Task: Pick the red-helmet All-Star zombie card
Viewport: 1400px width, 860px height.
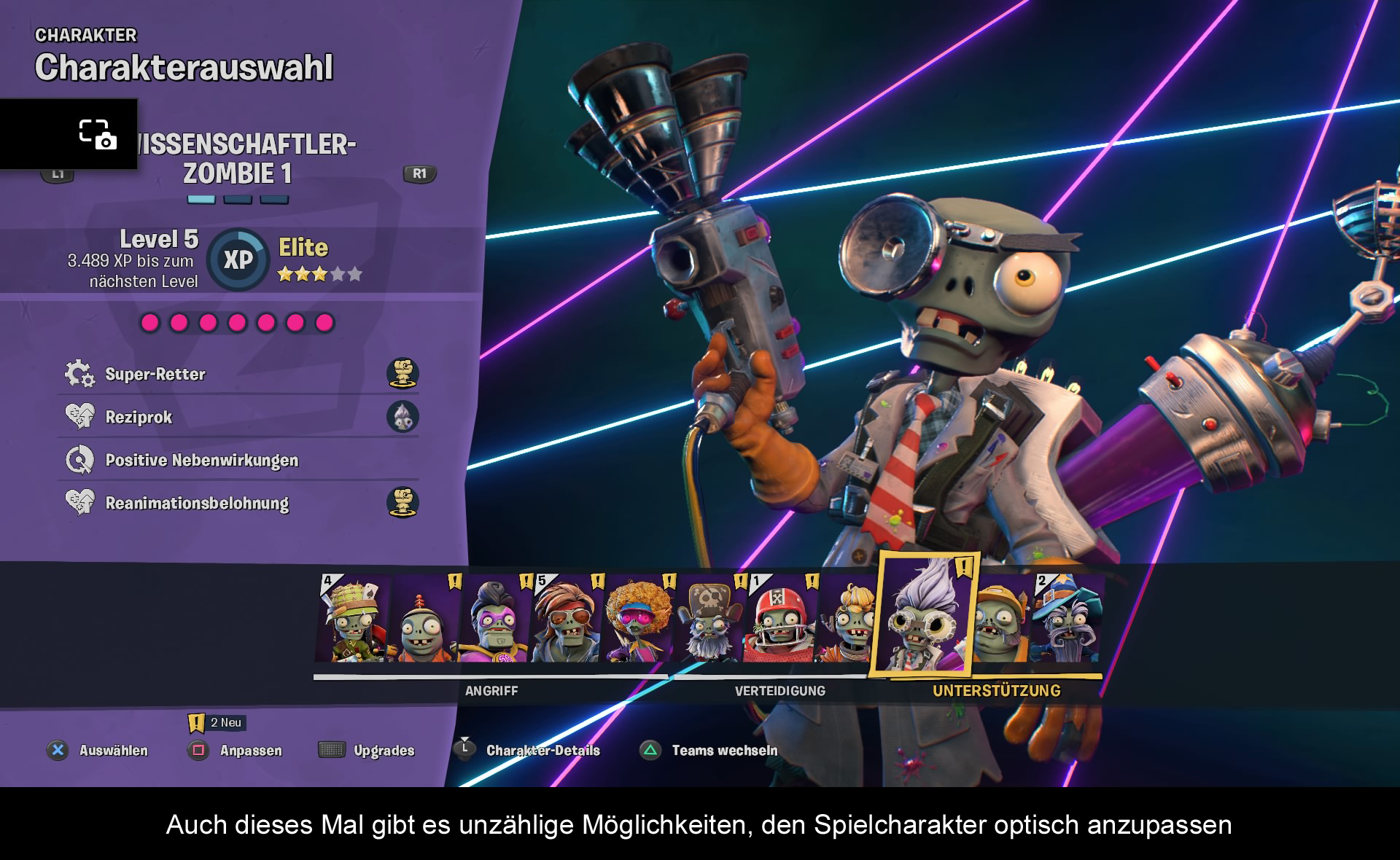Action: pyautogui.click(x=779, y=619)
